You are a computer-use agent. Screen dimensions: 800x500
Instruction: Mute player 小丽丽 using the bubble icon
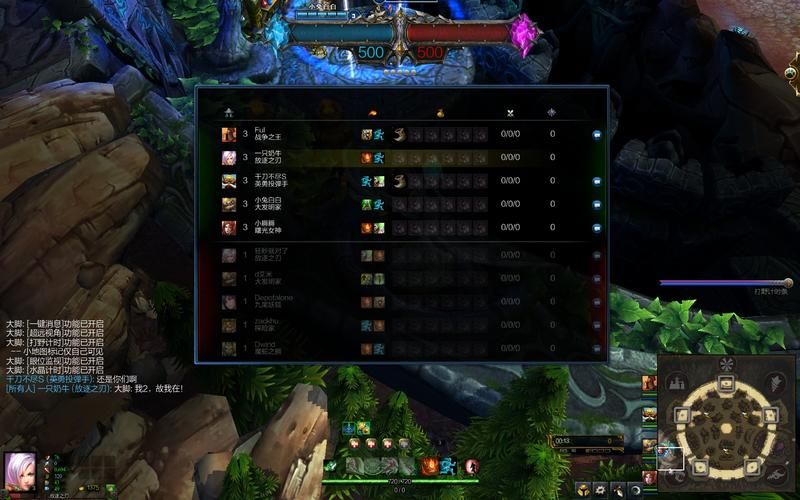[x=596, y=228]
